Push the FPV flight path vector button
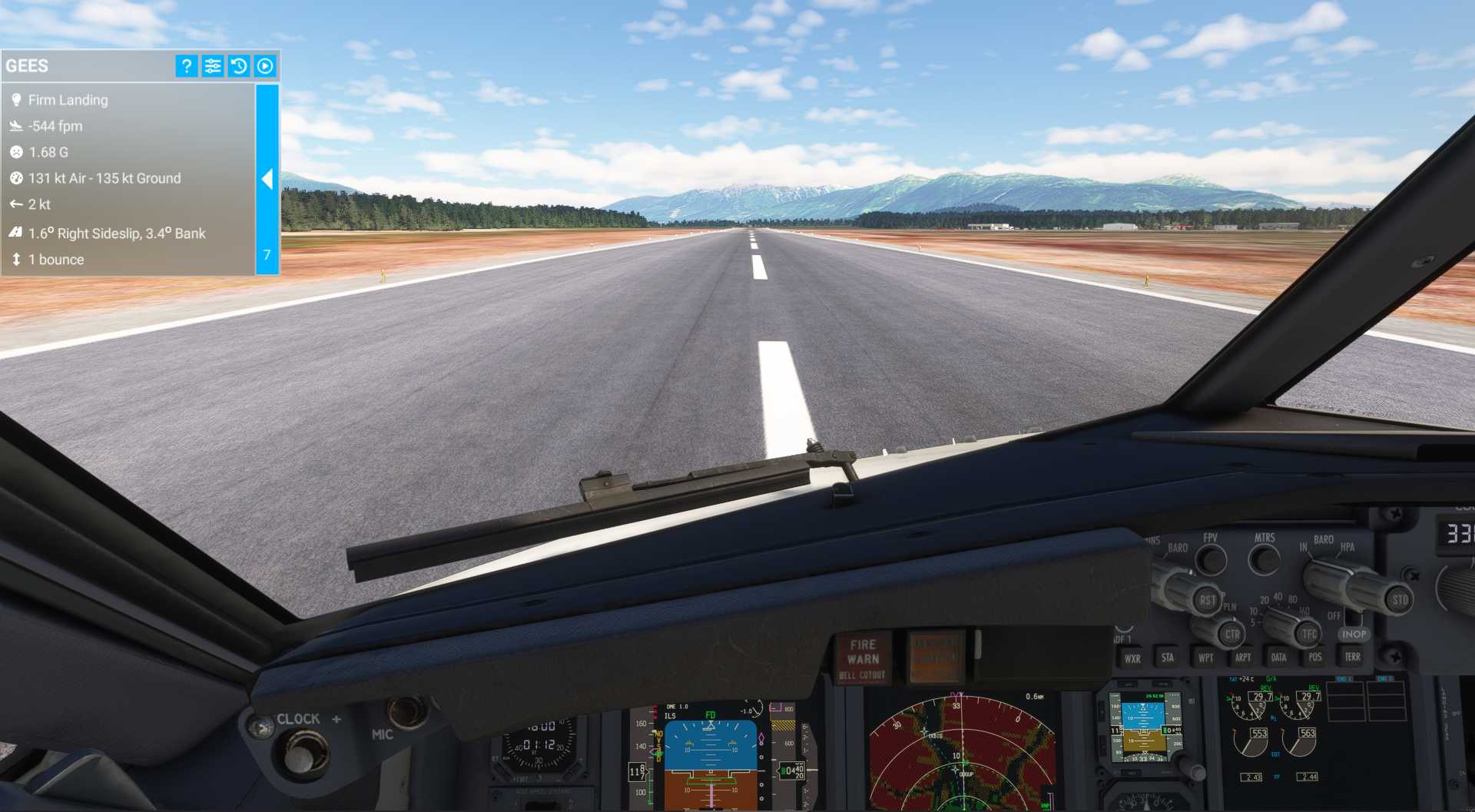This screenshot has height=812, width=1475. point(1211,560)
